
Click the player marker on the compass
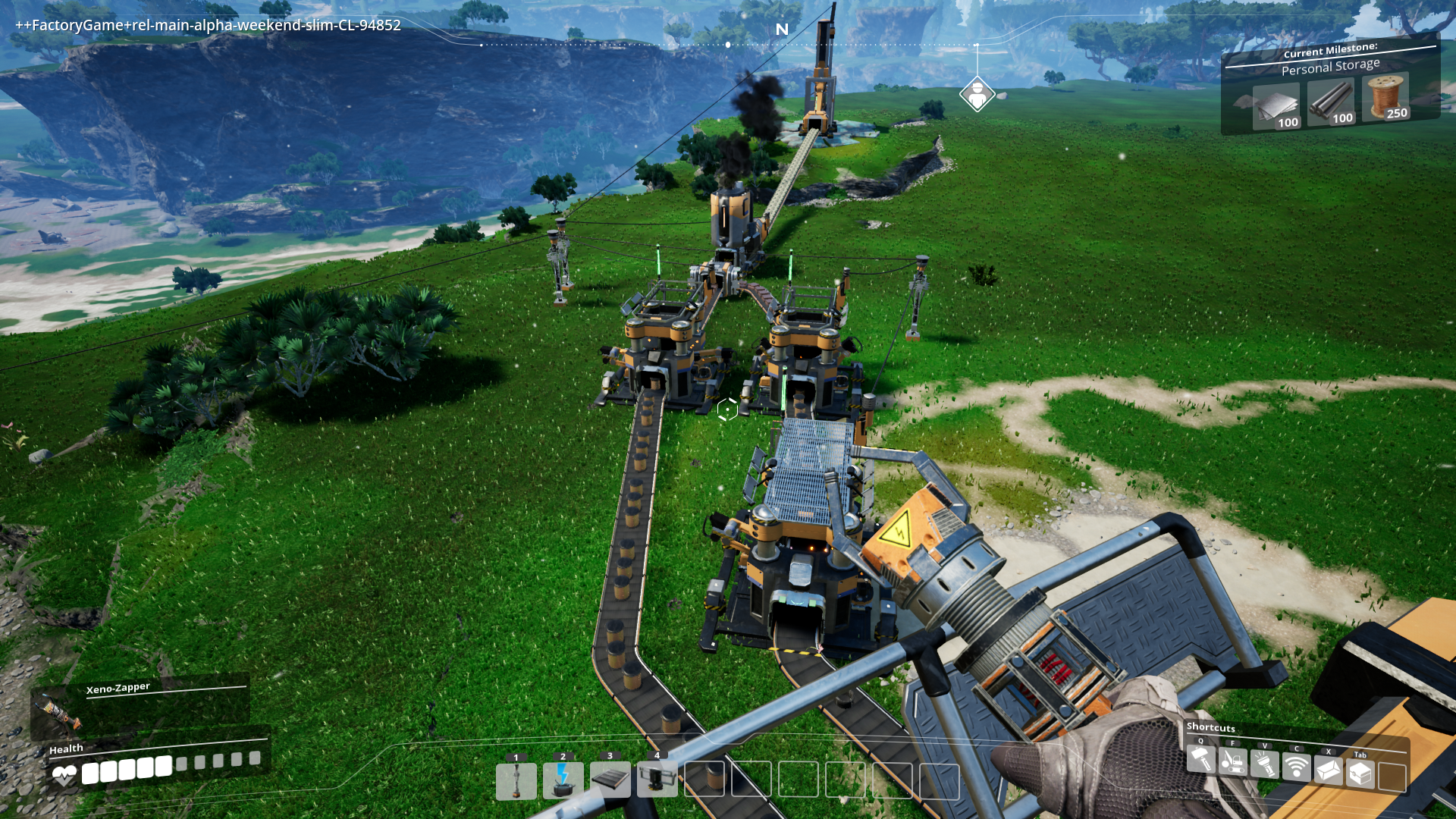pyautogui.click(x=977, y=94)
